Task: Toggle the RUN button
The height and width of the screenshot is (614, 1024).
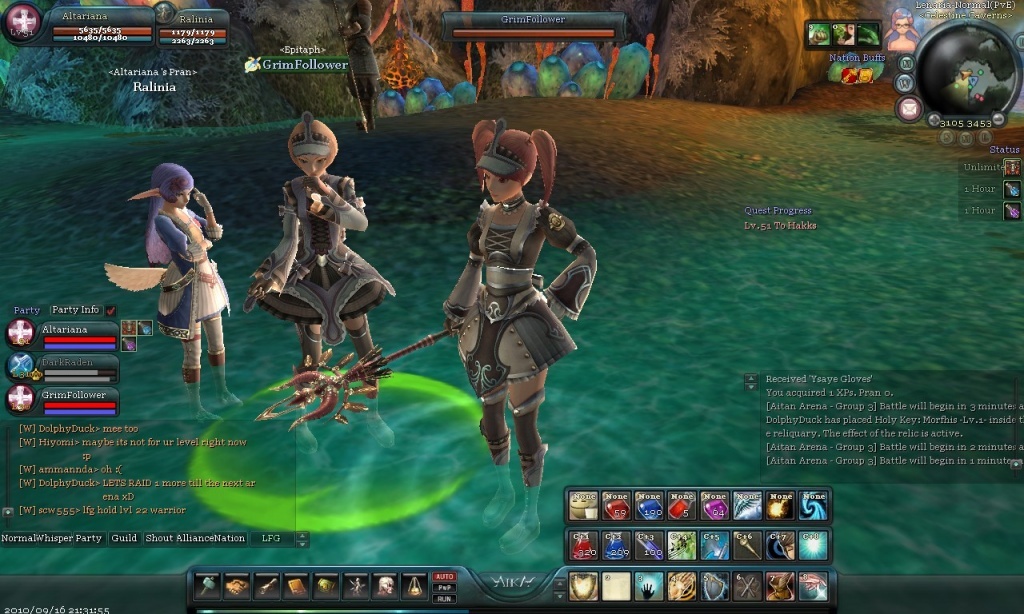Action: point(444,598)
